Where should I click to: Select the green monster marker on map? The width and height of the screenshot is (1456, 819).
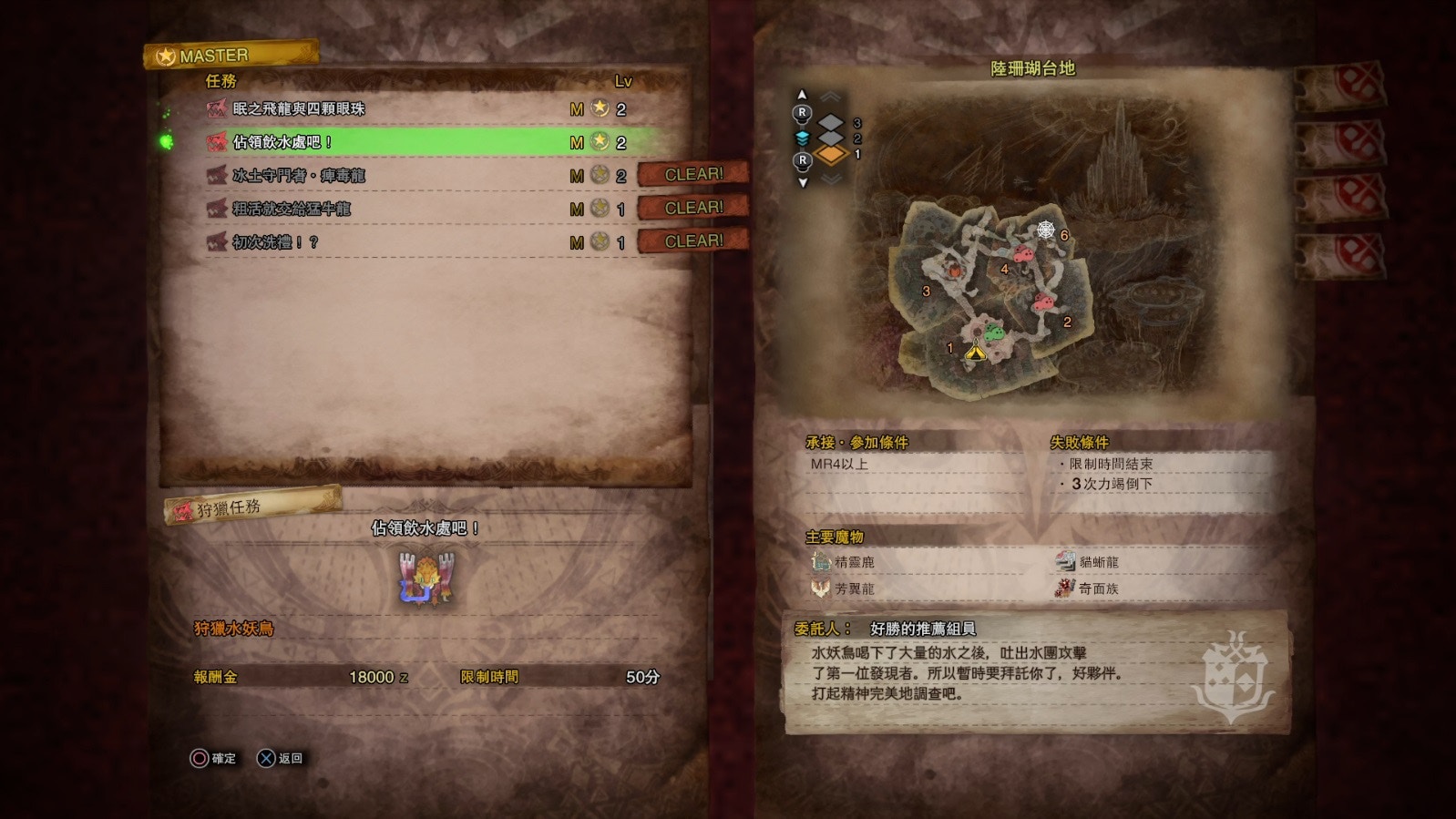point(996,333)
